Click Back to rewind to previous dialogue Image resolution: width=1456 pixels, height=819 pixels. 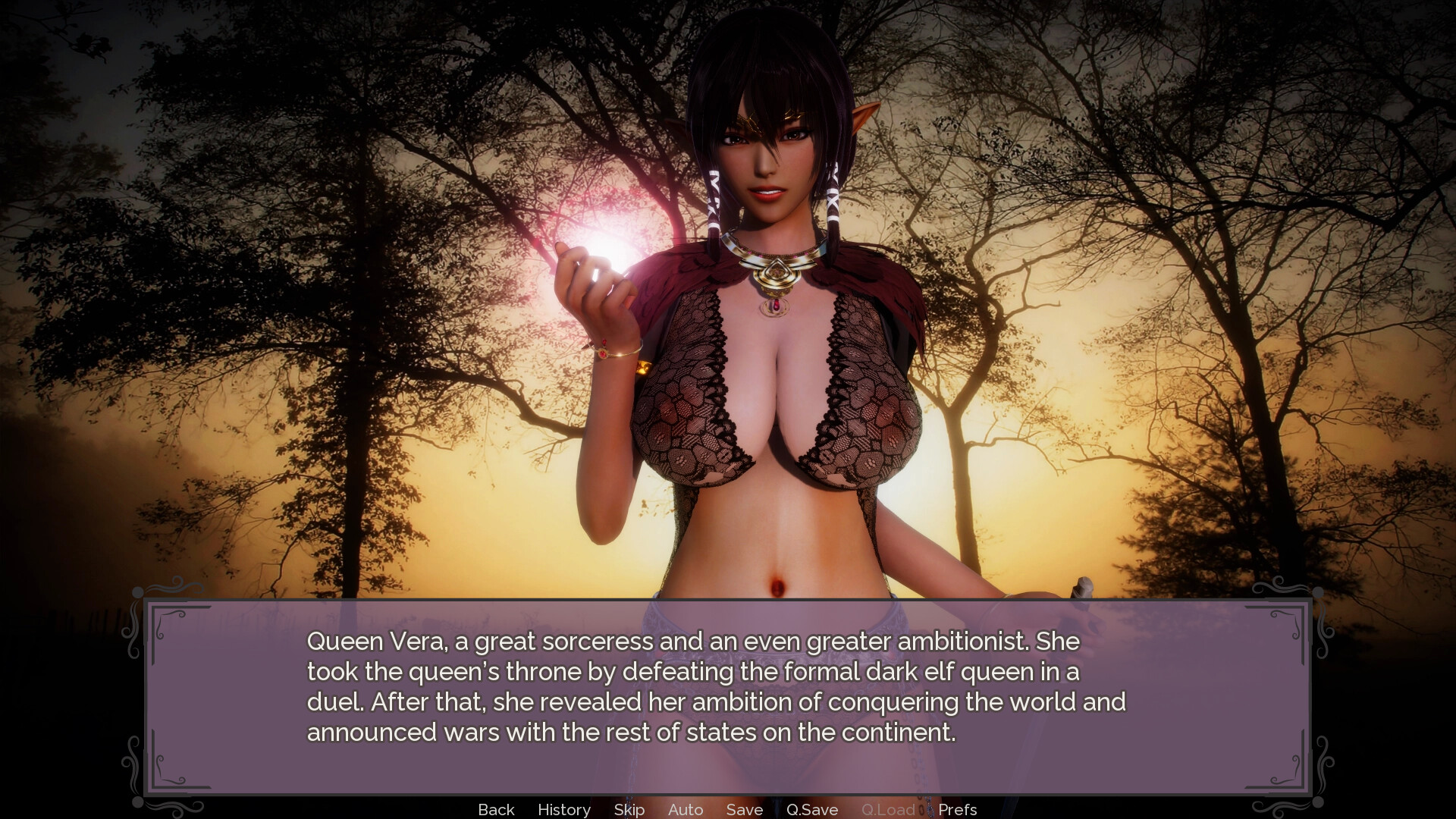[x=495, y=809]
